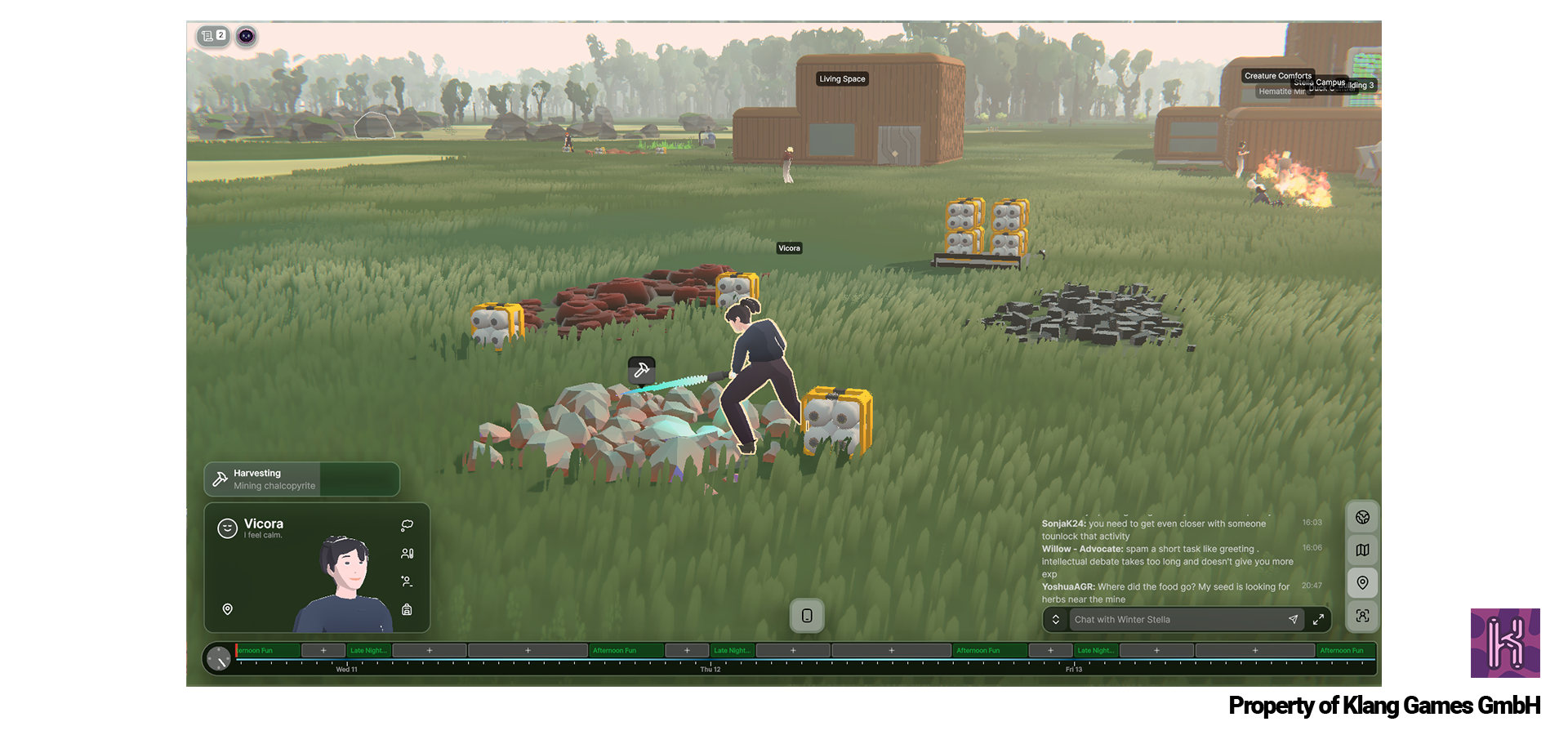Screen dimensions: 1568x744
Task: Open Vicora's backpack inventory
Action: [x=407, y=609]
